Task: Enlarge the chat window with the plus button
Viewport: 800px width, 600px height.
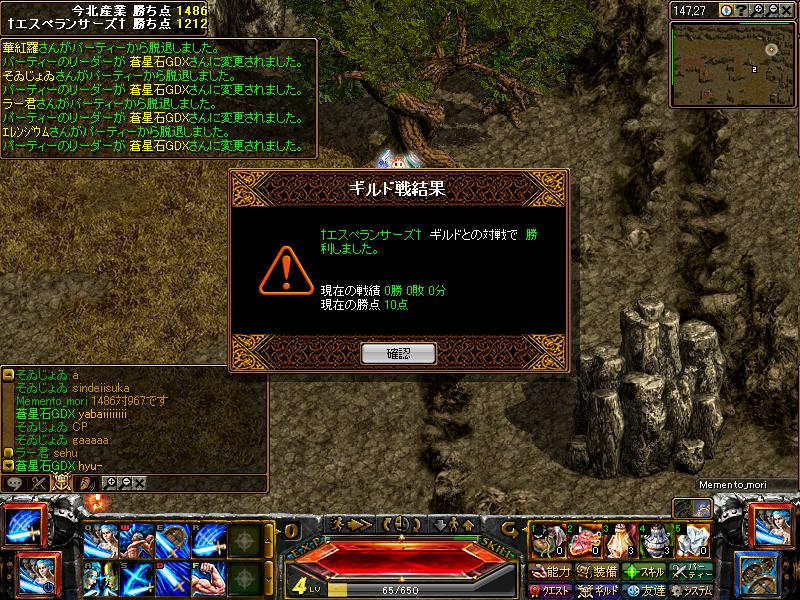Action: pyautogui.click(x=112, y=483)
